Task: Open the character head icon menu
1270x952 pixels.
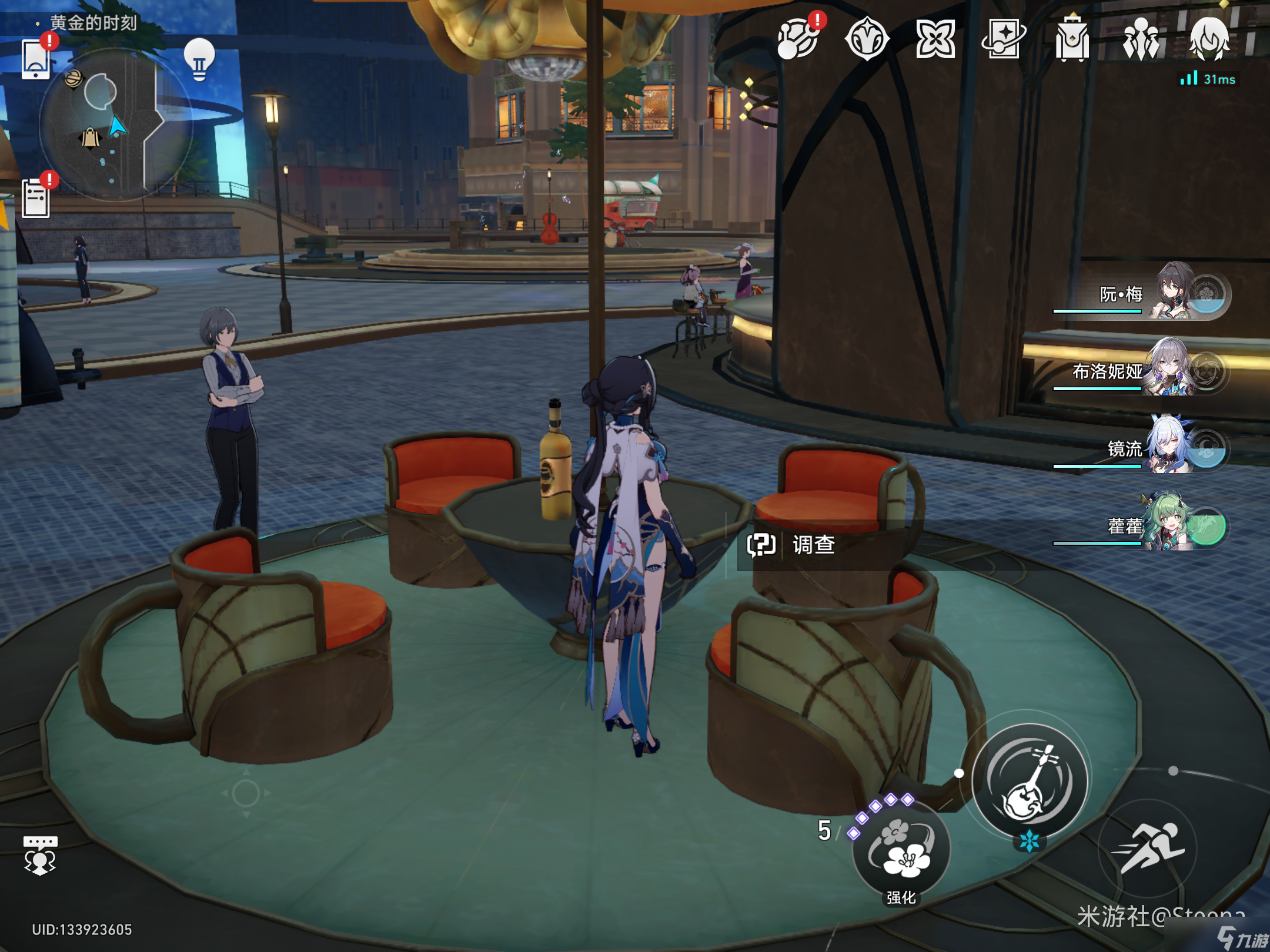Action: tap(1209, 39)
